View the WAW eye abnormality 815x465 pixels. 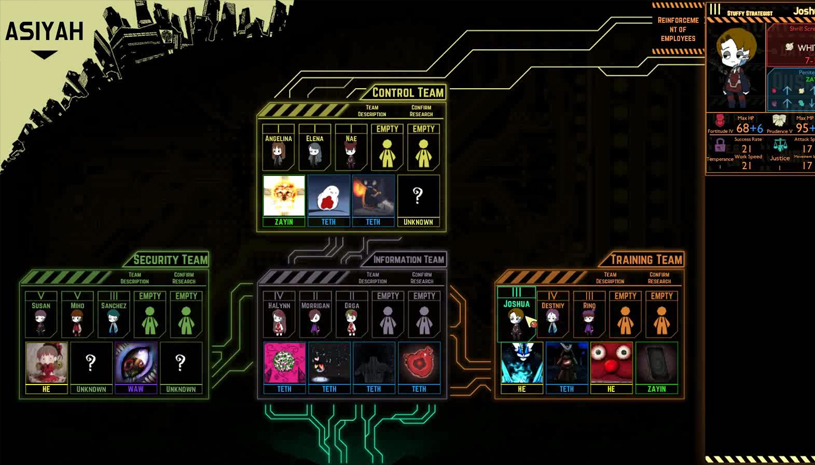(136, 366)
